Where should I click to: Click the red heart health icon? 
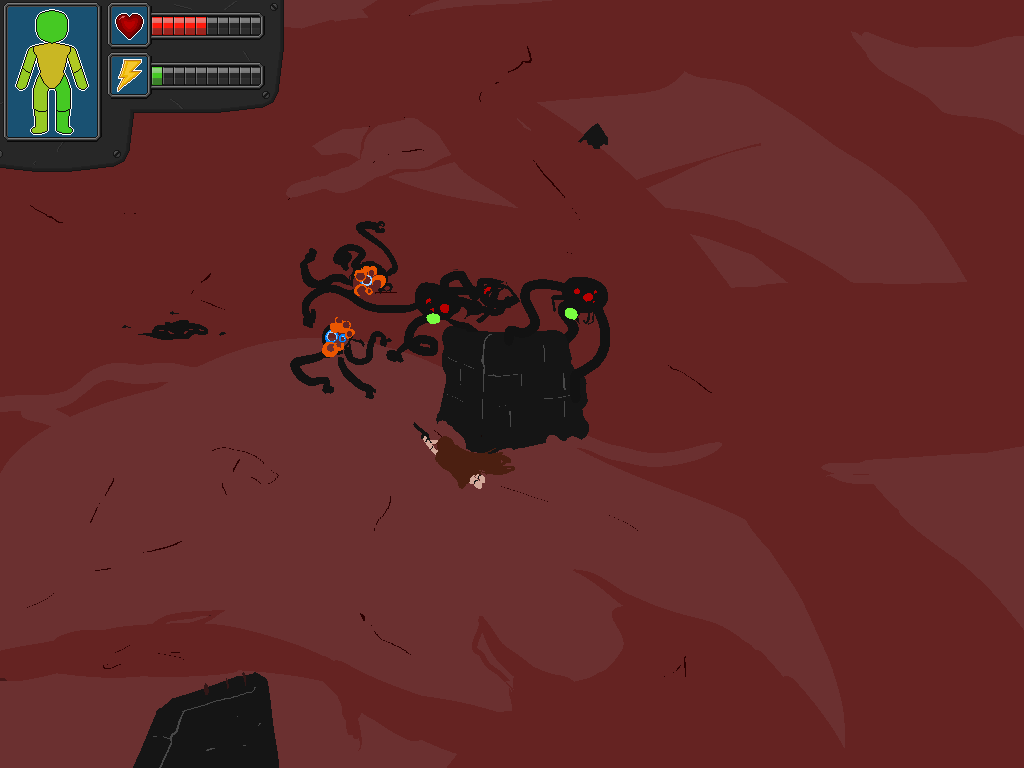129,25
